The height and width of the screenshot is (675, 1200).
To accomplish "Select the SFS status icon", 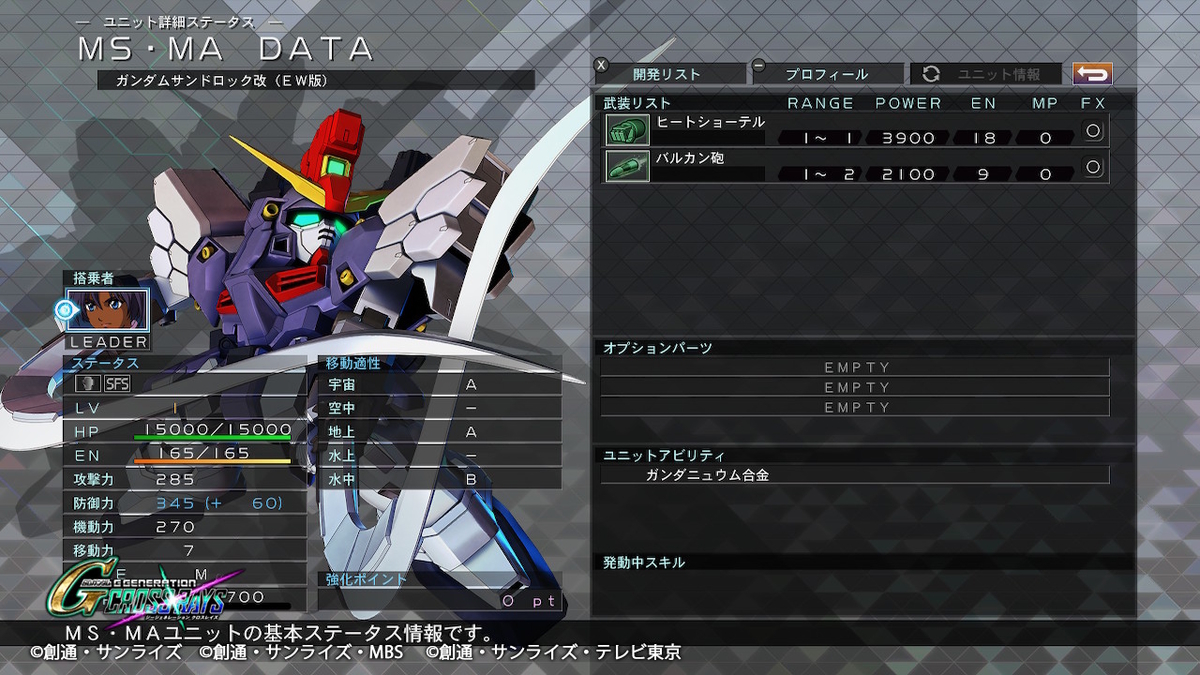I will [x=118, y=383].
